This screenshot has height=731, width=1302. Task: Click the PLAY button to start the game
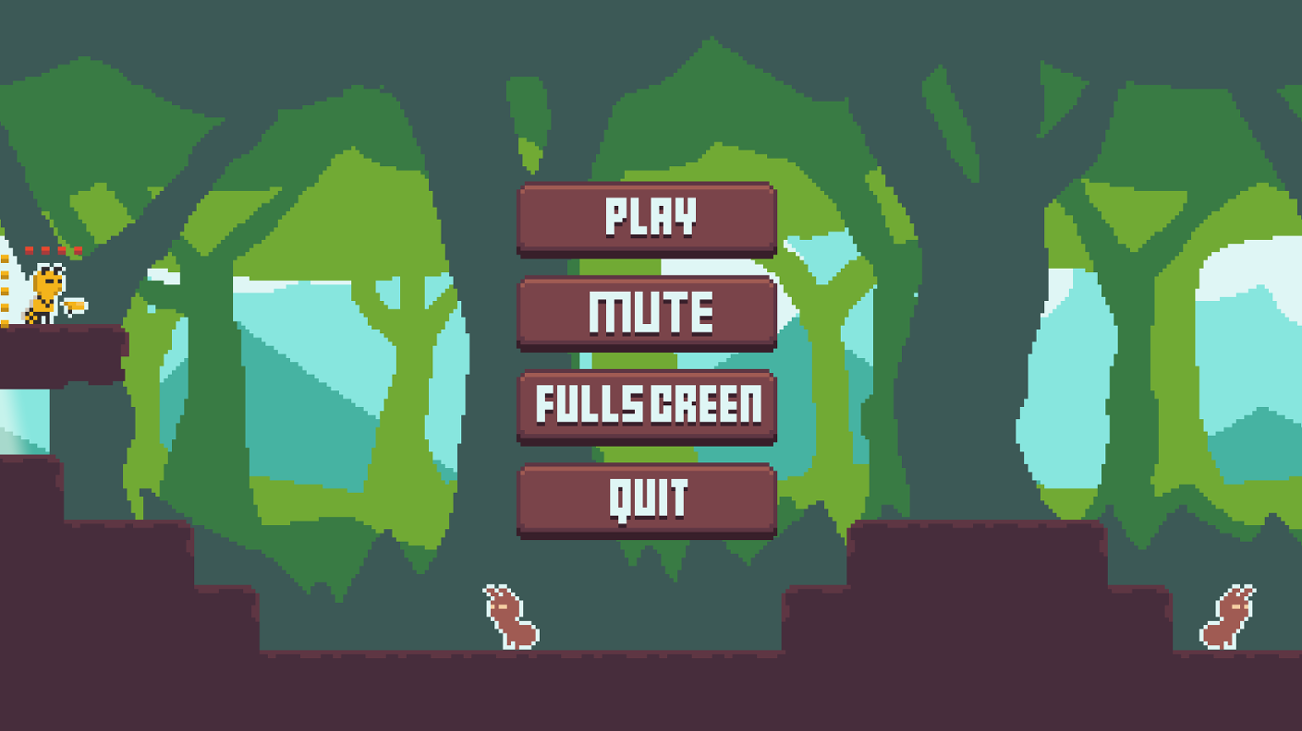click(648, 218)
